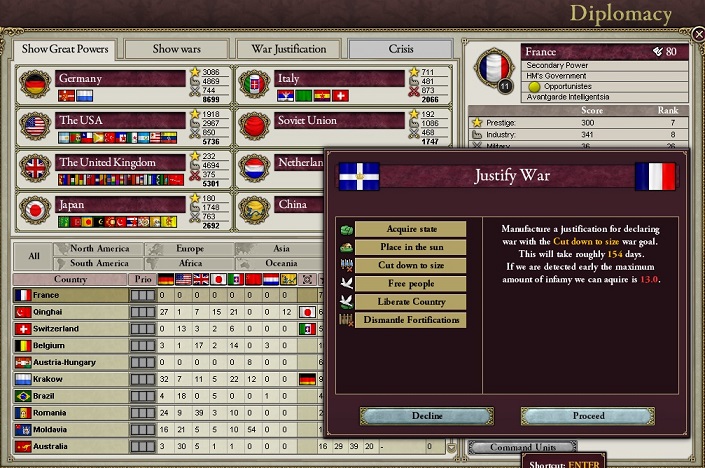Select the War Justification tab
This screenshot has width=705, height=468.
(287, 48)
